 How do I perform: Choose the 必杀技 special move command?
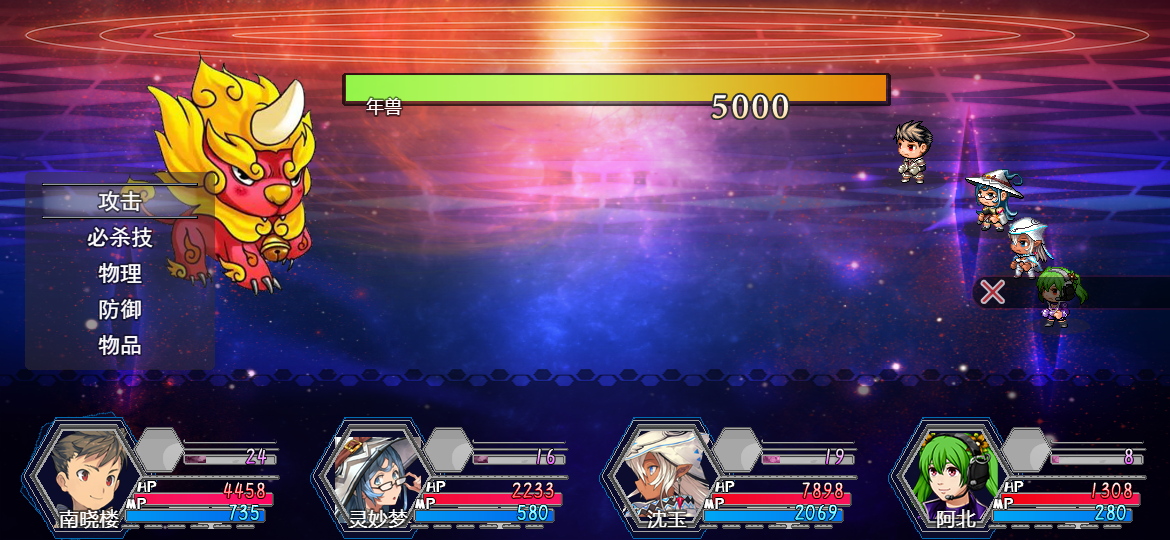coord(120,238)
